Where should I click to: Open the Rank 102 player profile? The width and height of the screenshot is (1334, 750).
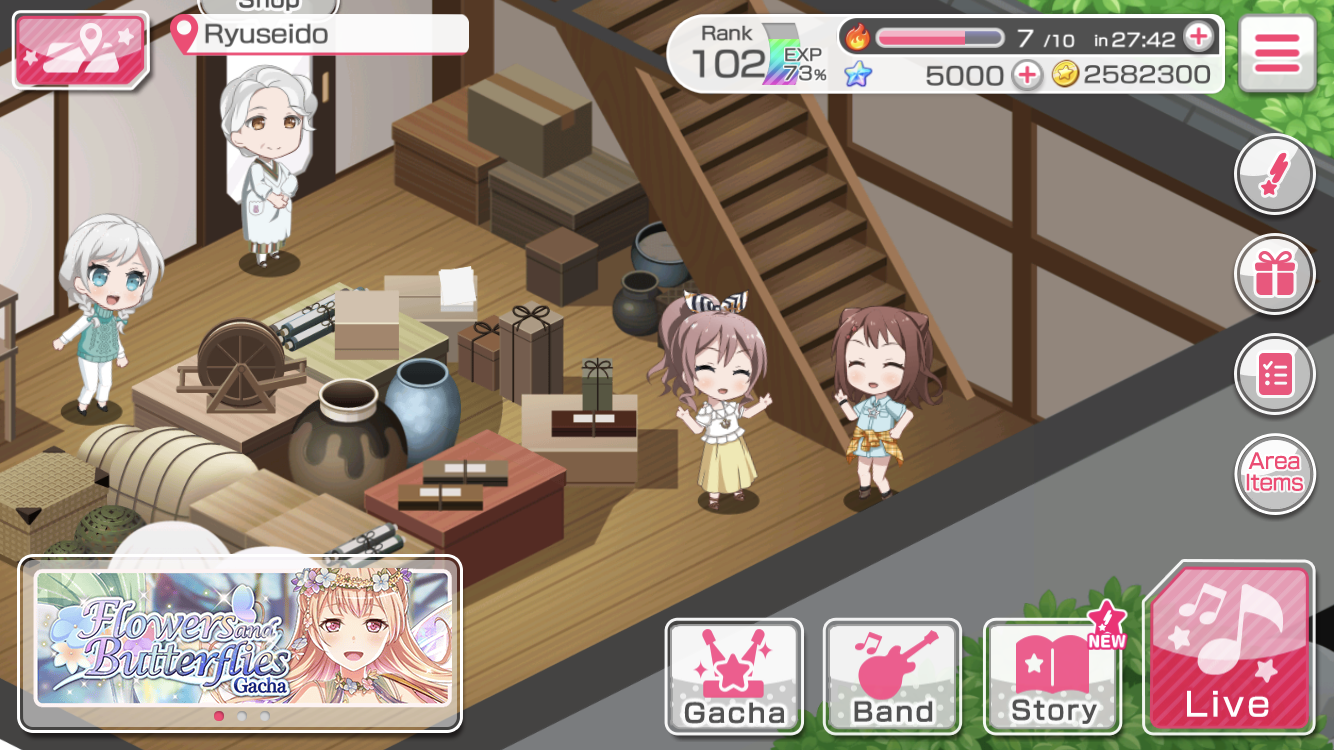(x=750, y=55)
